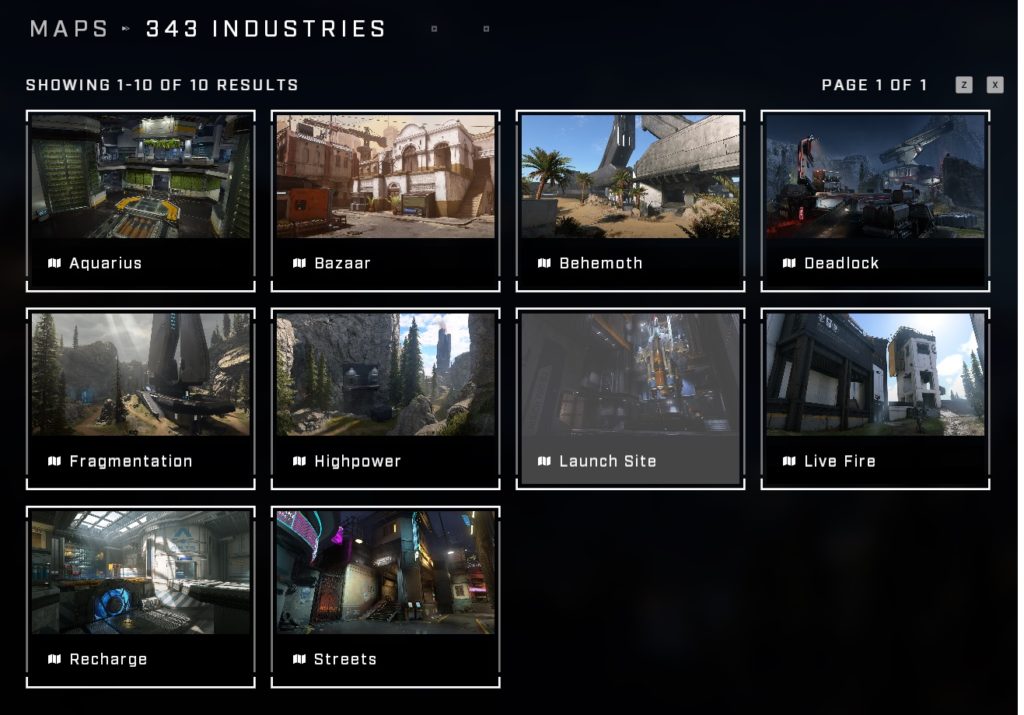Choose the Bazaar map
This screenshot has height=715, width=1024.
[385, 200]
